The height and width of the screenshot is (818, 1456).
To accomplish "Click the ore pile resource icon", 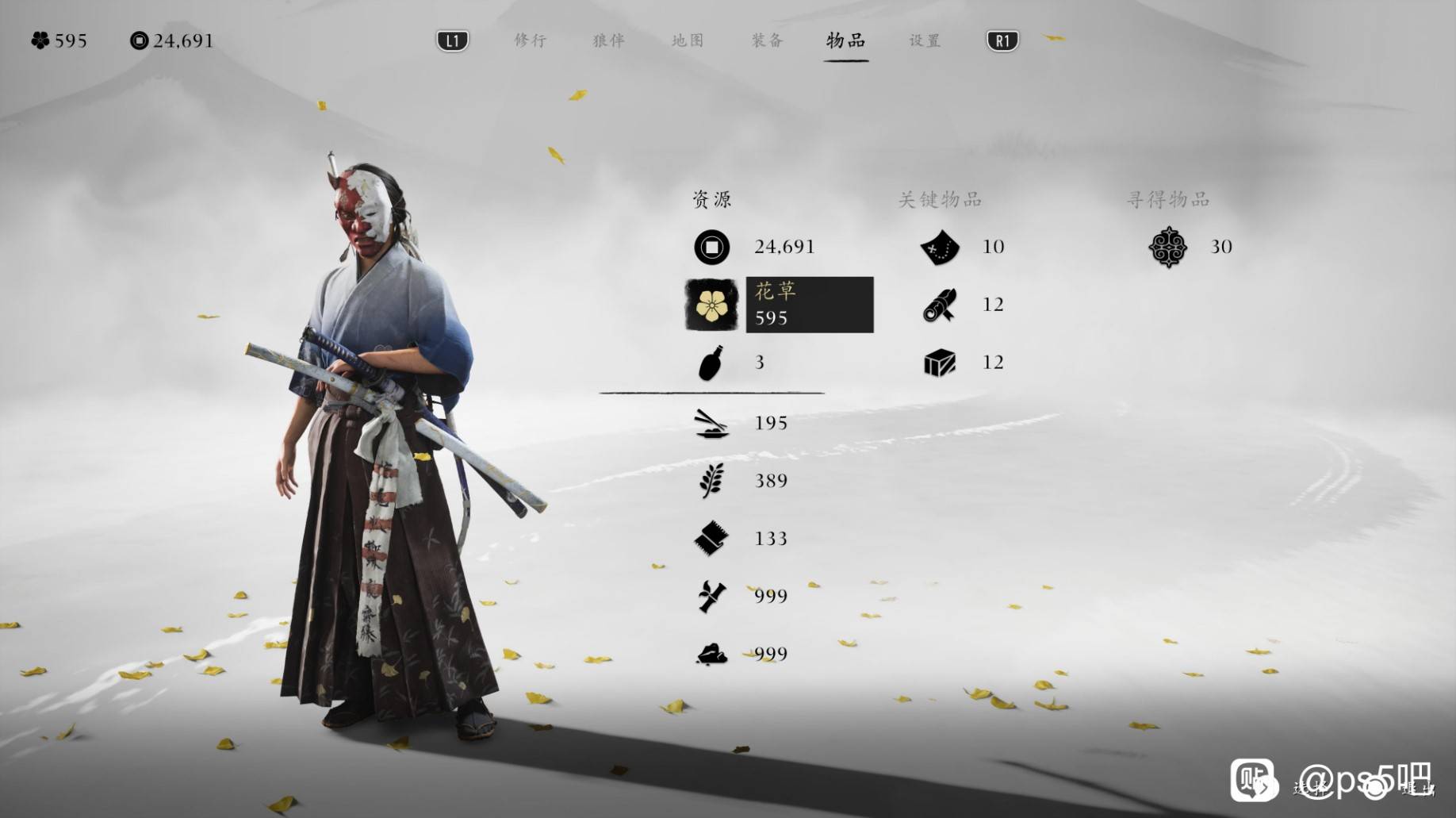I will click(711, 654).
